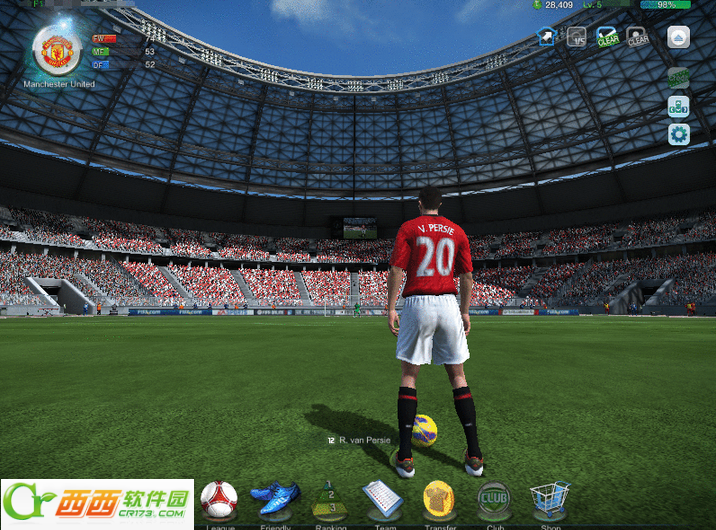The width and height of the screenshot is (716, 530).
Task: Open the settings gear icon
Action: (x=679, y=134)
